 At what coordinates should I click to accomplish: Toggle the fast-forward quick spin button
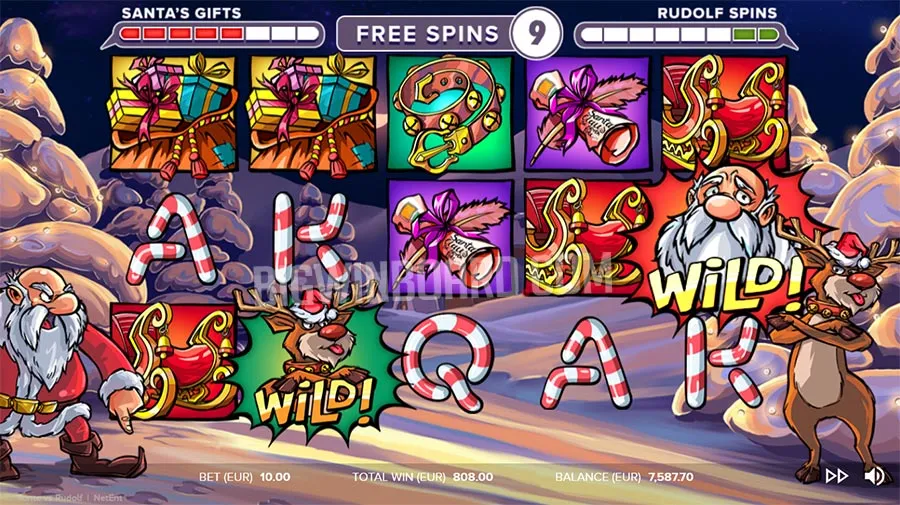[836, 477]
